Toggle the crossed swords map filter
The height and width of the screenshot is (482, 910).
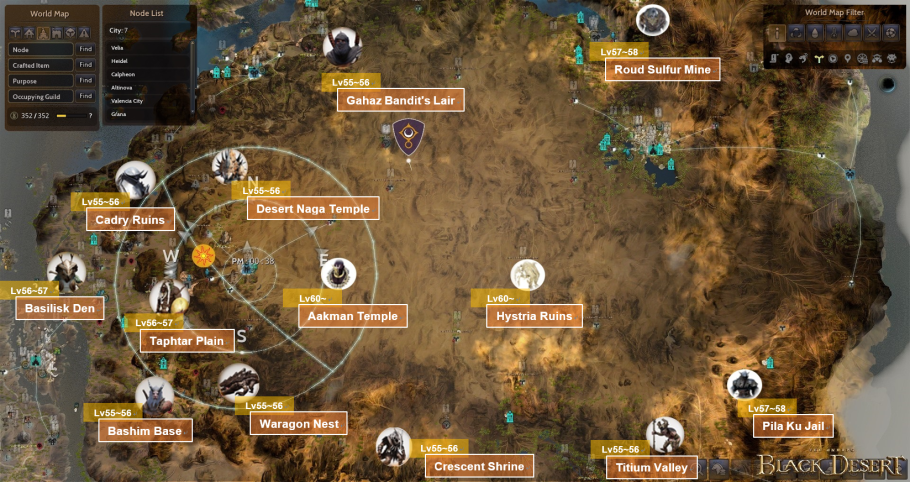[870, 34]
